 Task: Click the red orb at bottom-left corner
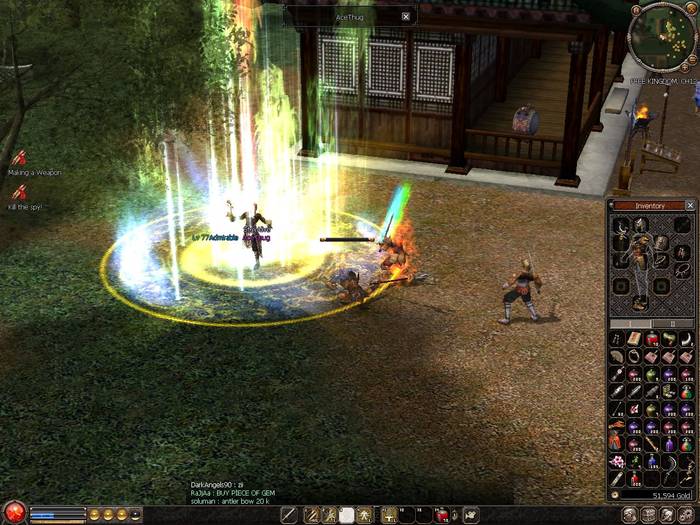click(x=12, y=513)
